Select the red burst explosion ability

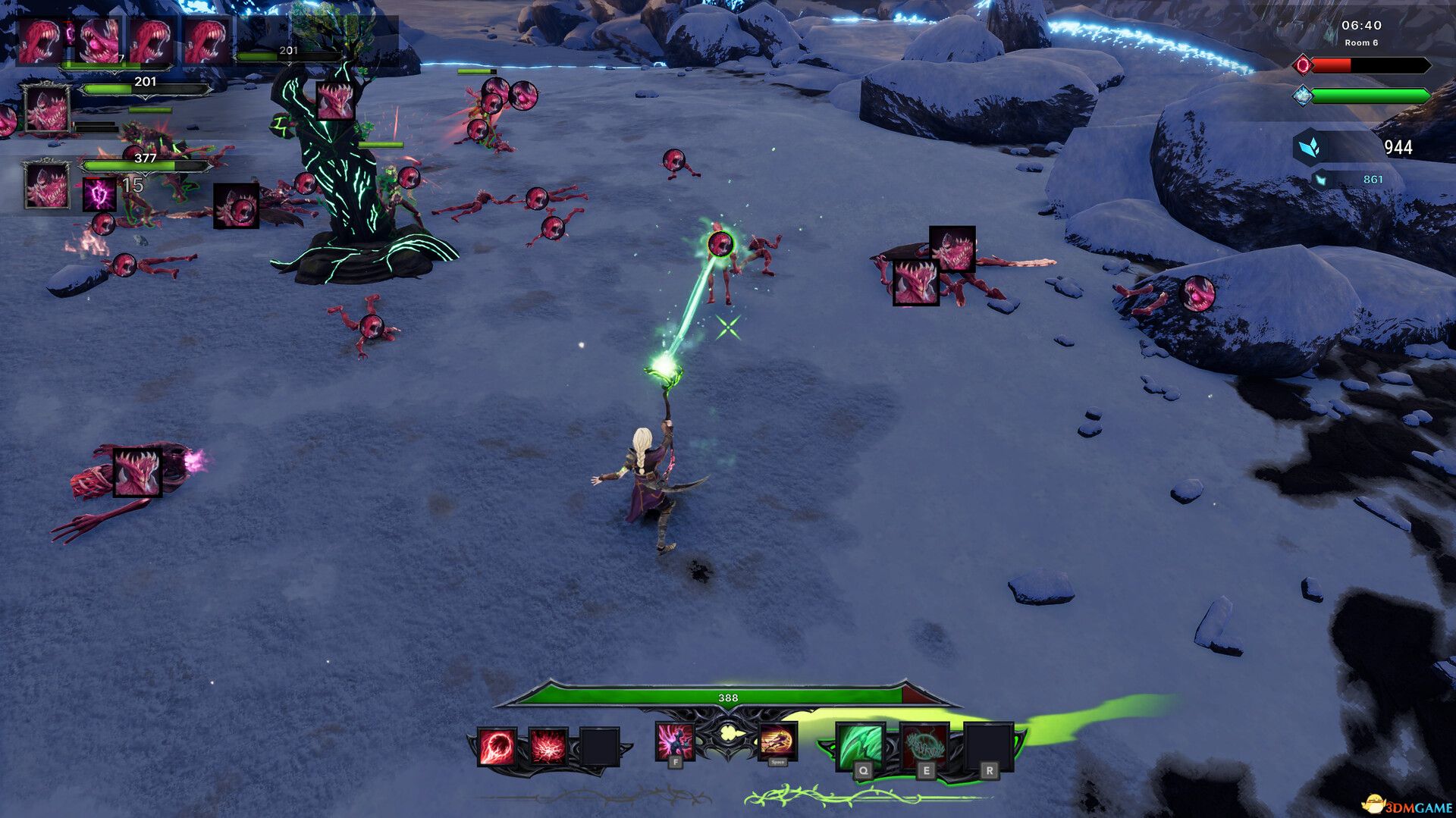(x=548, y=747)
